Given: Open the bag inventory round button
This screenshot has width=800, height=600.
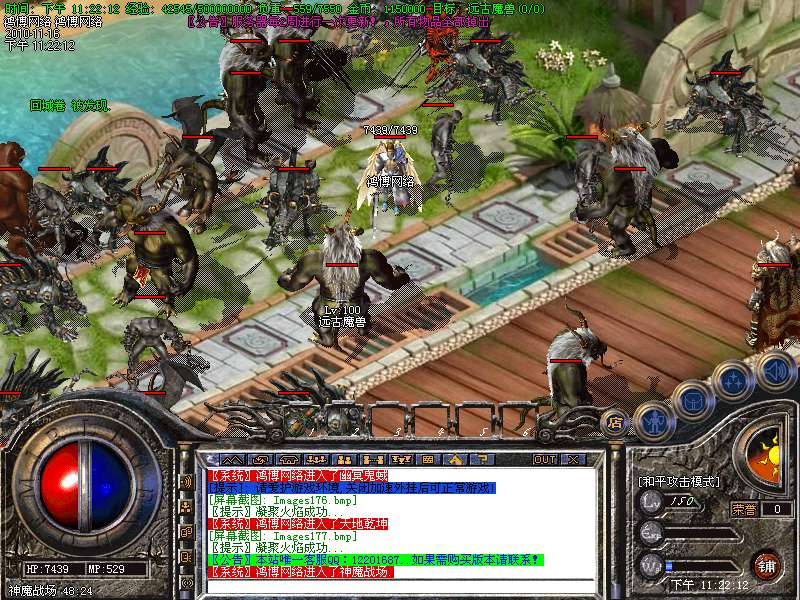Looking at the screenshot, I should pos(693,400).
